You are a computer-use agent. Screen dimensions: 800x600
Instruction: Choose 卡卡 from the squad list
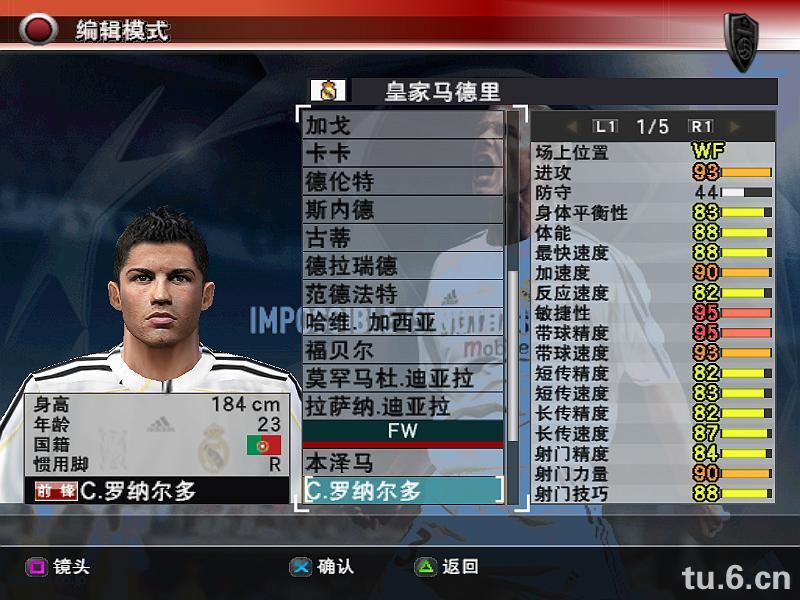click(403, 153)
